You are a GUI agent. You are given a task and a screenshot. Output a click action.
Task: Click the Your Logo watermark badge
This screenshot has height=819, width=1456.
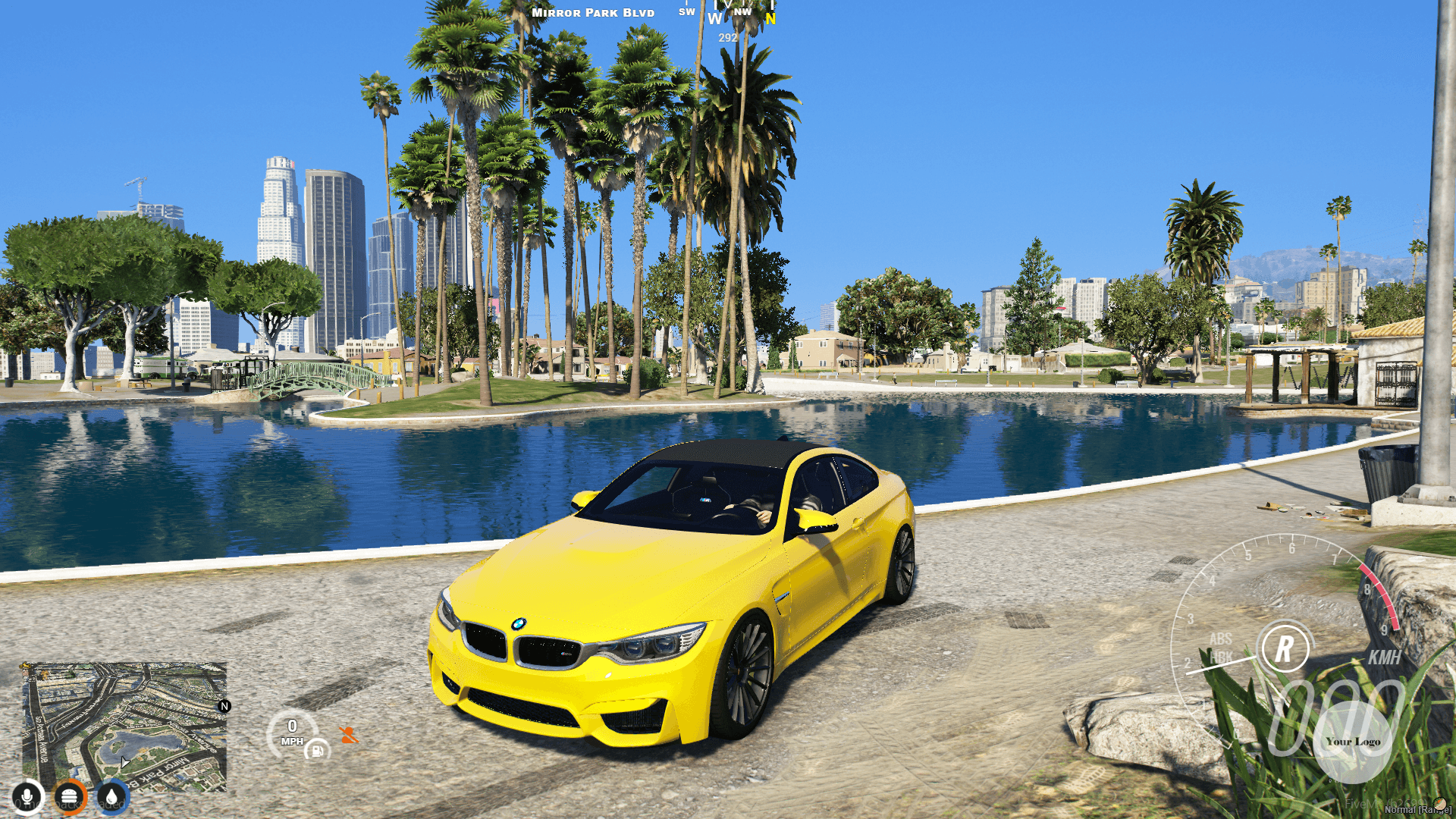click(1354, 742)
